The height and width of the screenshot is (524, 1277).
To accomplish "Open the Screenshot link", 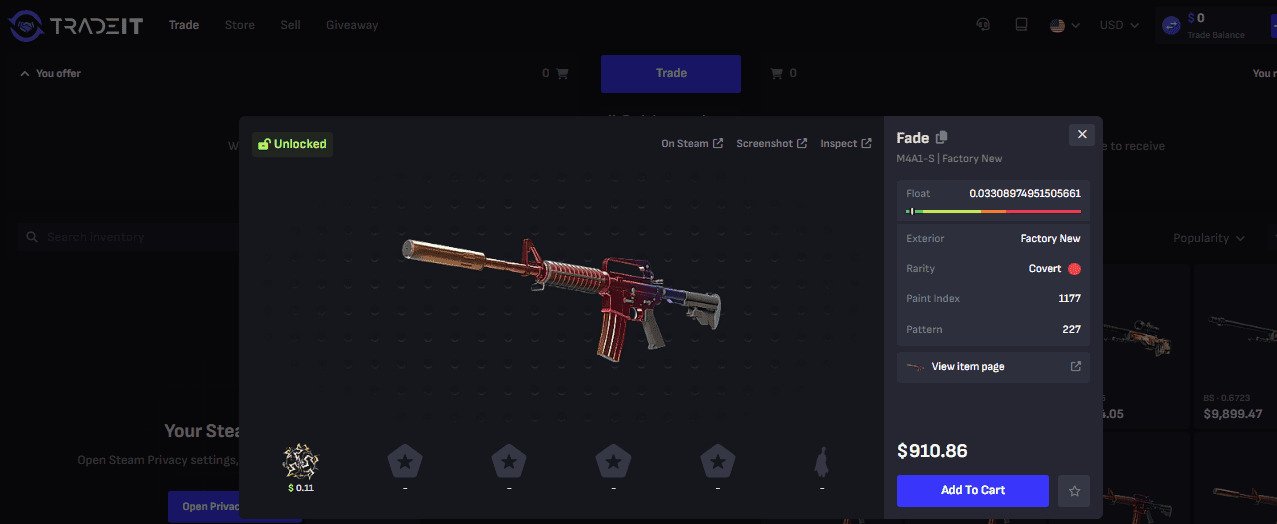I will [771, 144].
